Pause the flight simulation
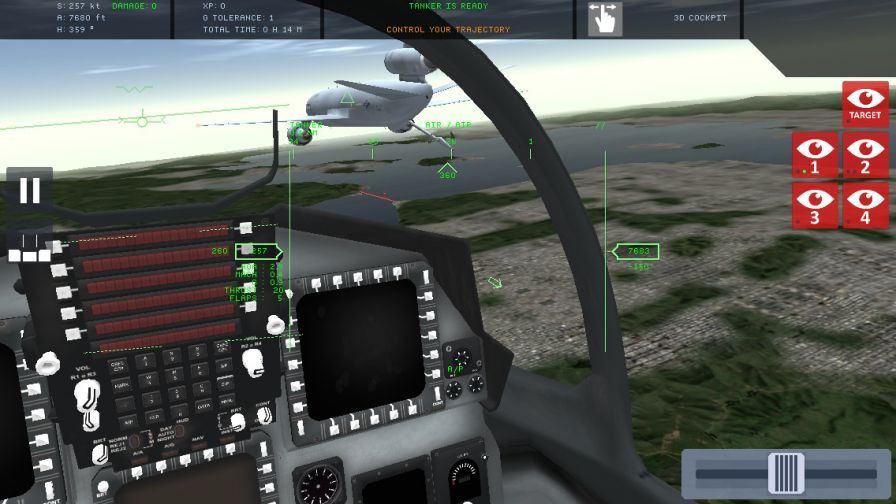Image resolution: width=896 pixels, height=504 pixels. (x=29, y=190)
